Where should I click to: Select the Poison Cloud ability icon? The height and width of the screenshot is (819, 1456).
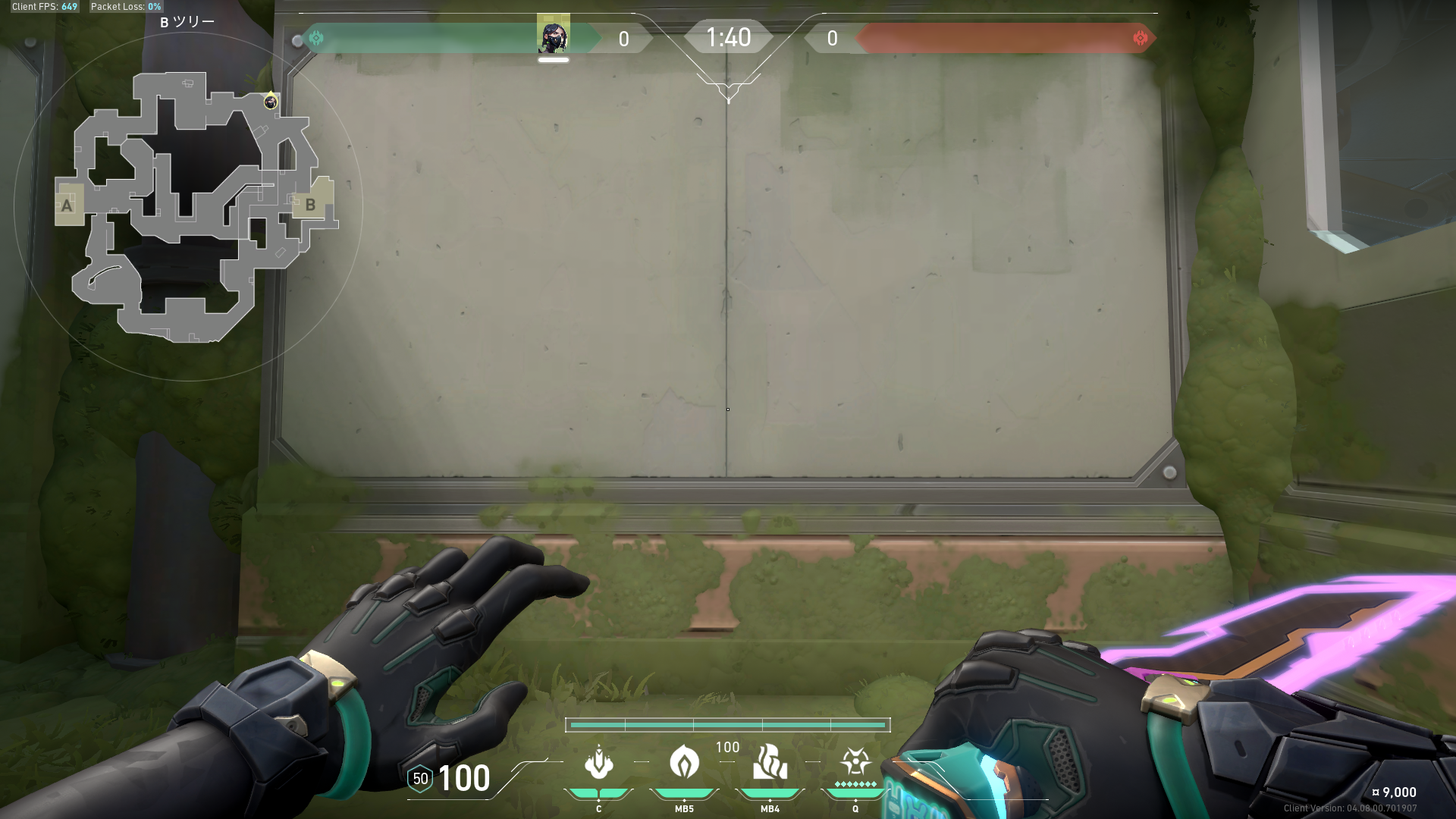(684, 762)
